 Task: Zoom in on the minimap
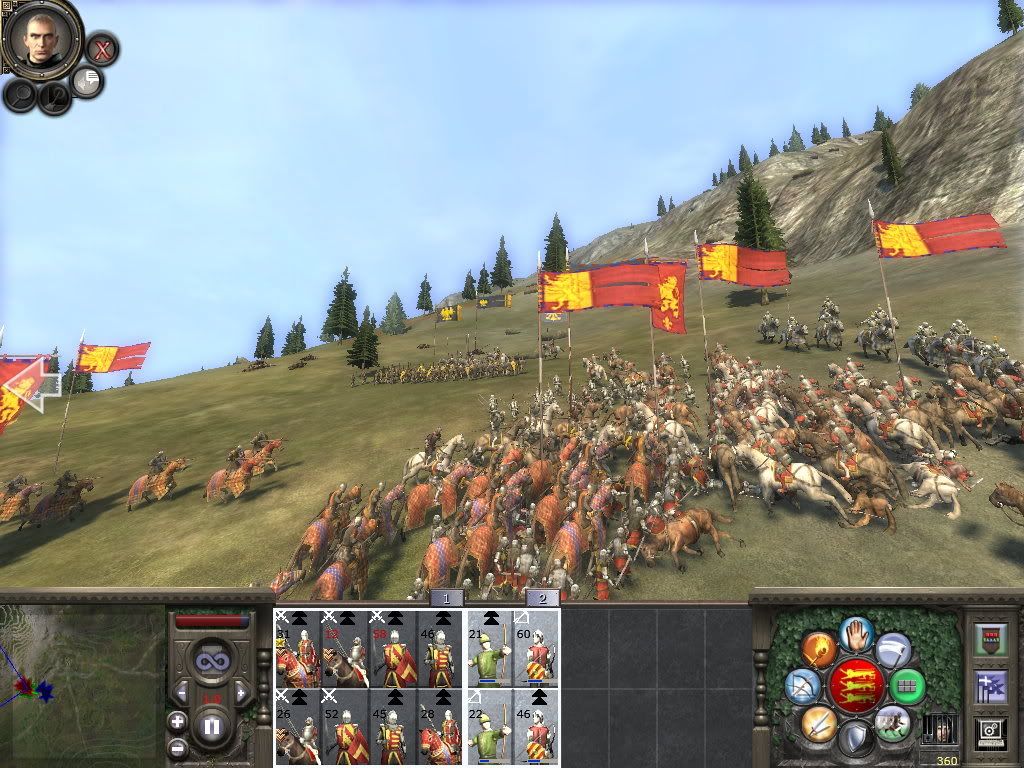point(177,720)
